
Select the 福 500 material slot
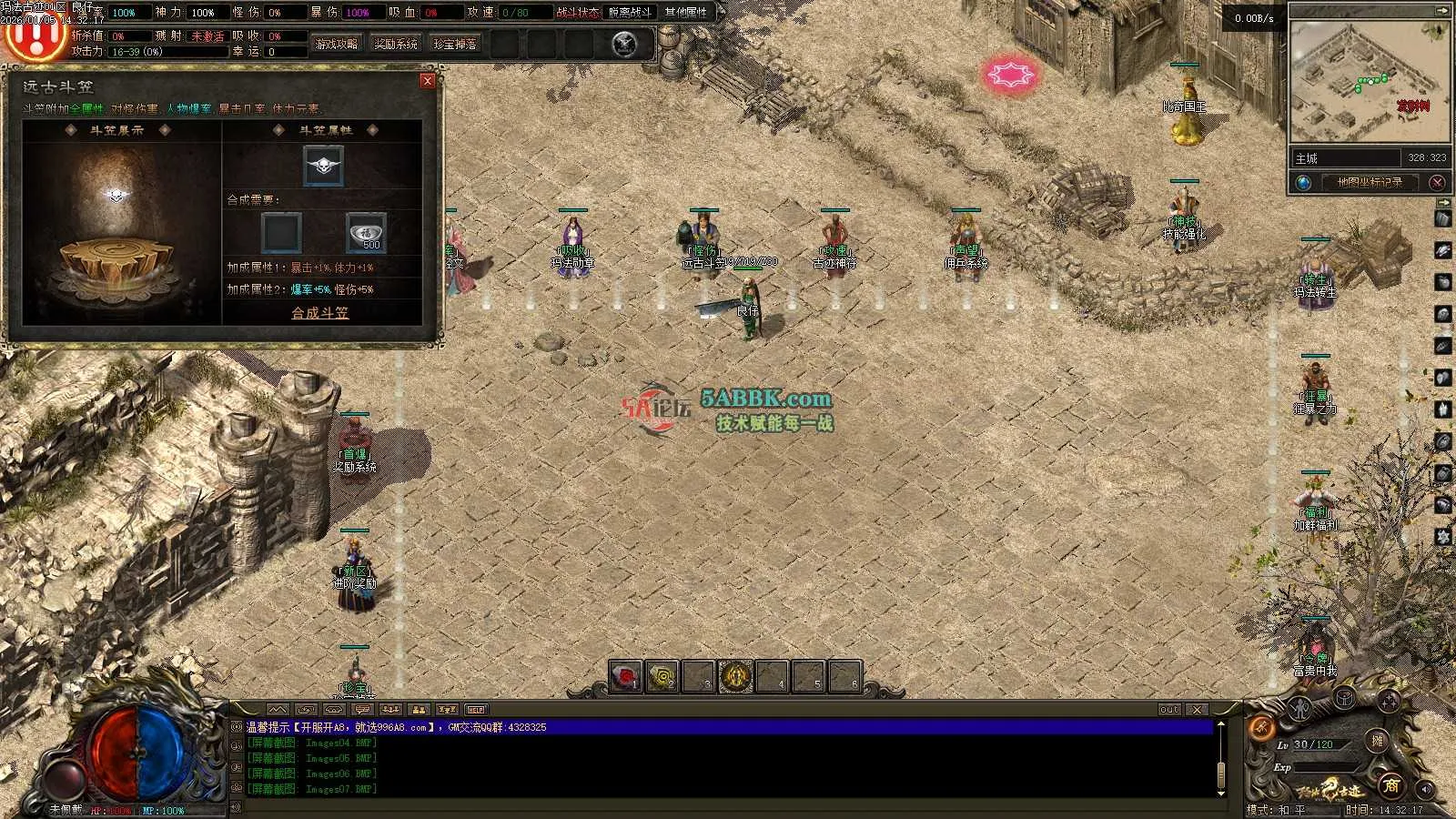pos(366,232)
